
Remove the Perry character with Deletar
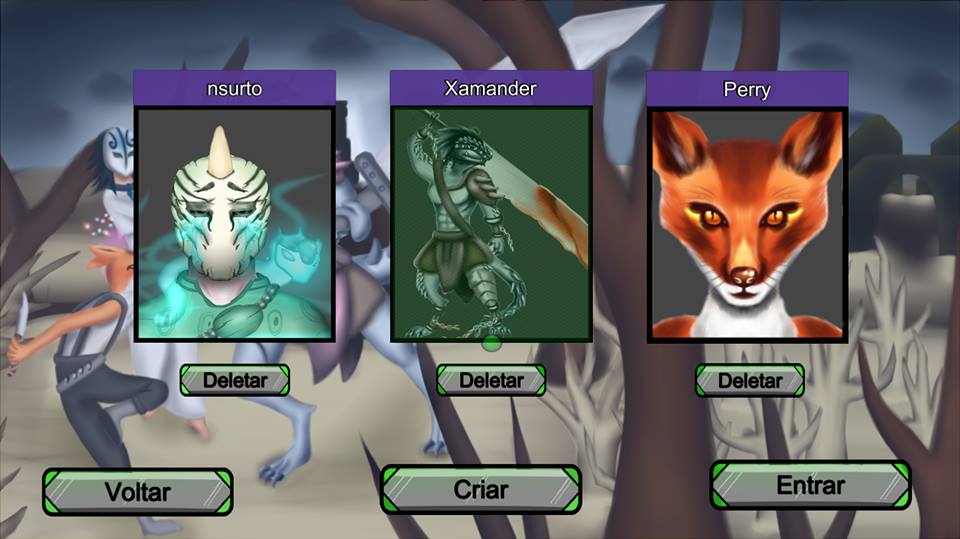point(750,380)
